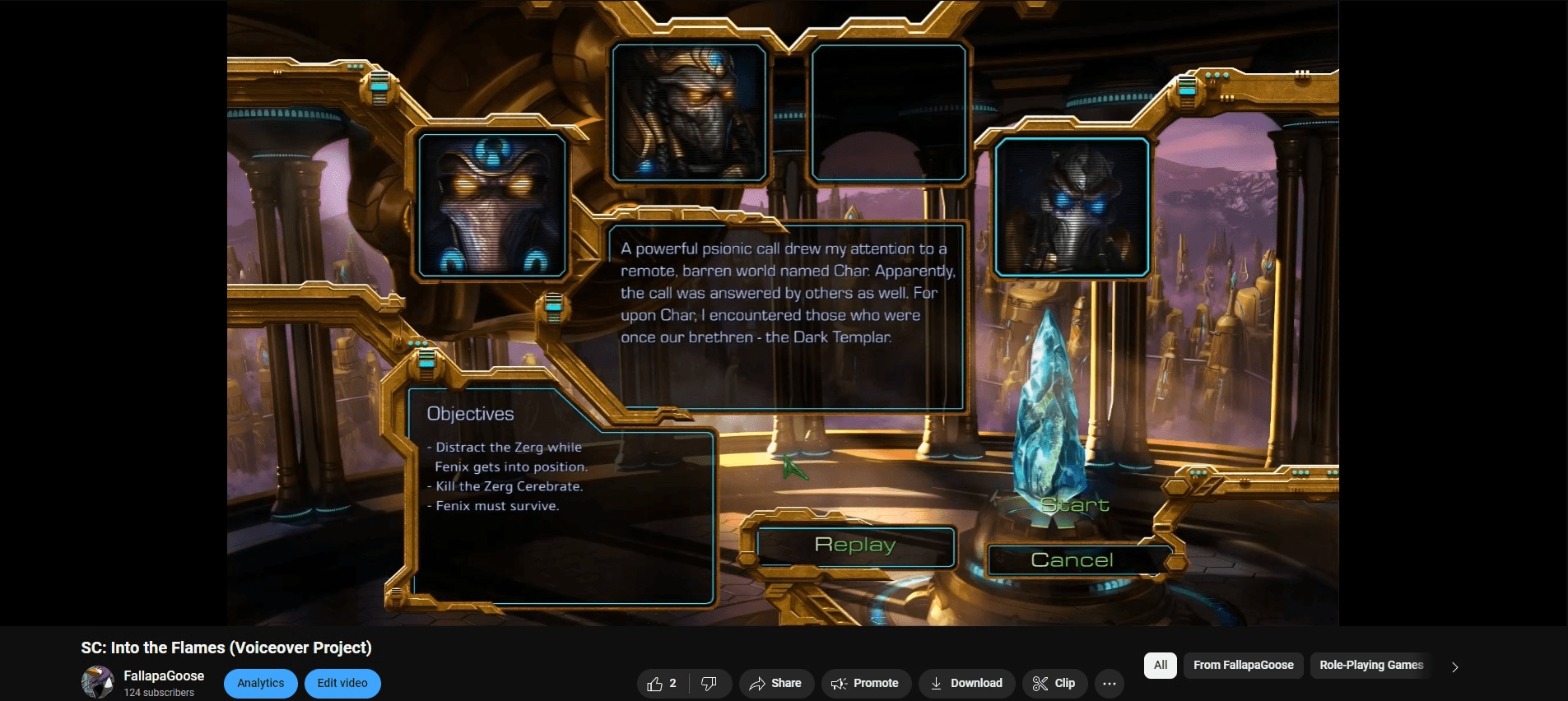Click the Replay briefing button
Image resolution: width=1568 pixels, height=701 pixels.
pyautogui.click(x=855, y=545)
